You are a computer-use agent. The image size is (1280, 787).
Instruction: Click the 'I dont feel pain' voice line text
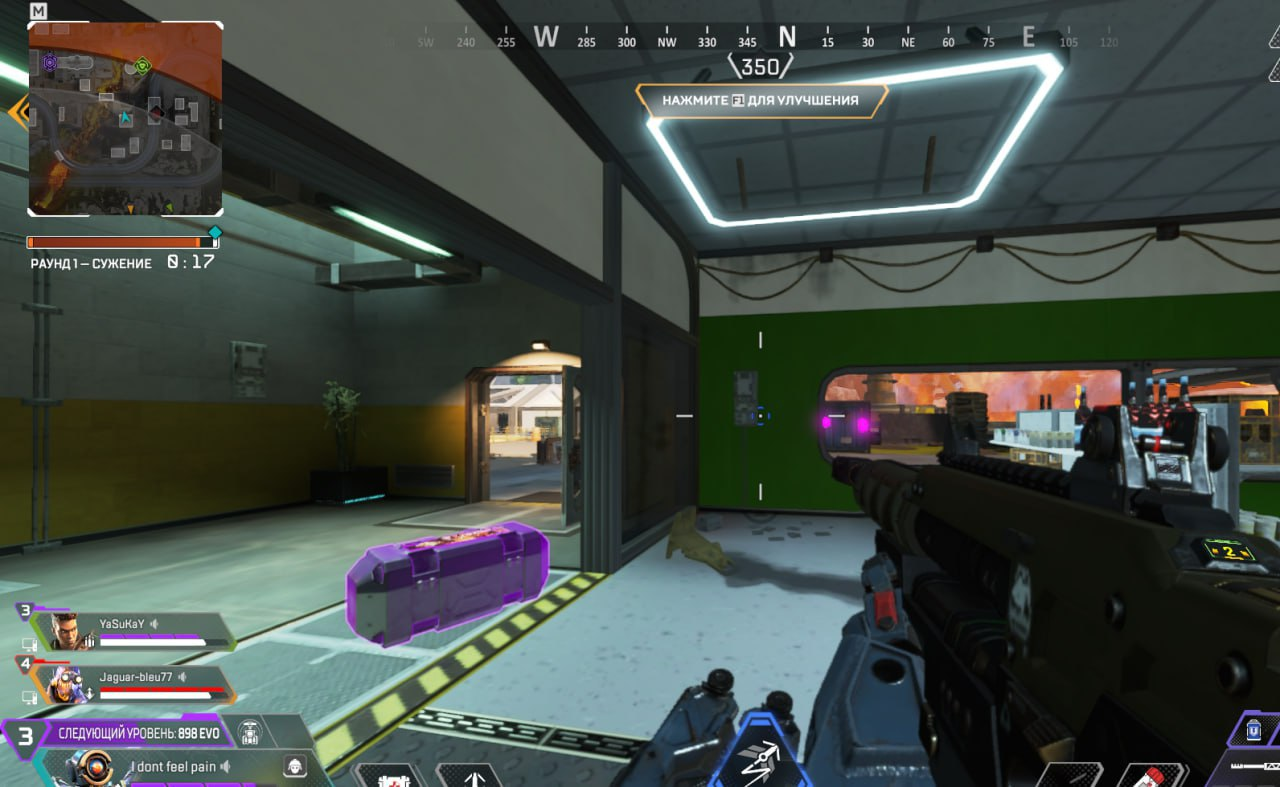(x=173, y=767)
